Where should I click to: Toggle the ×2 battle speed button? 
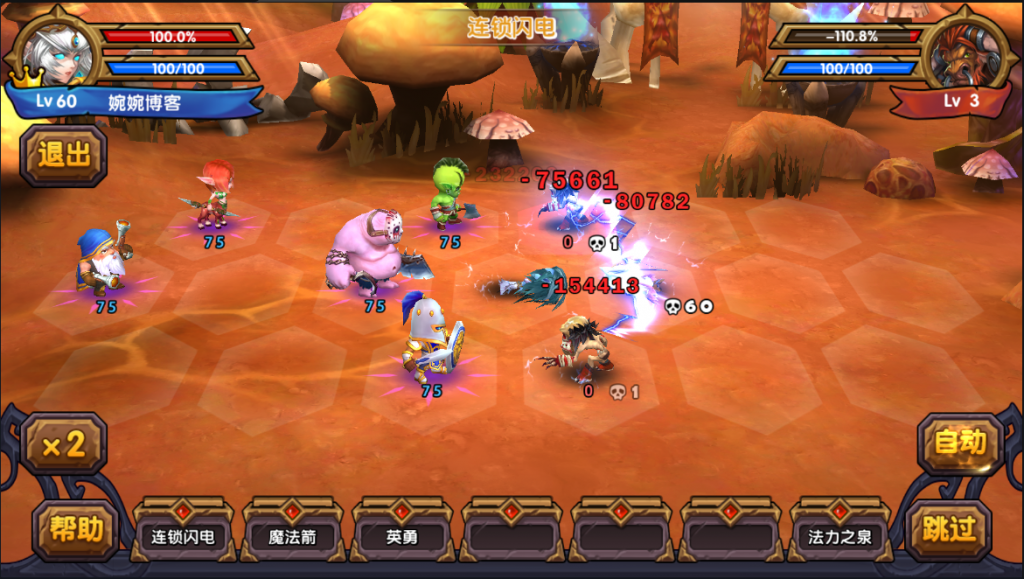coord(64,444)
